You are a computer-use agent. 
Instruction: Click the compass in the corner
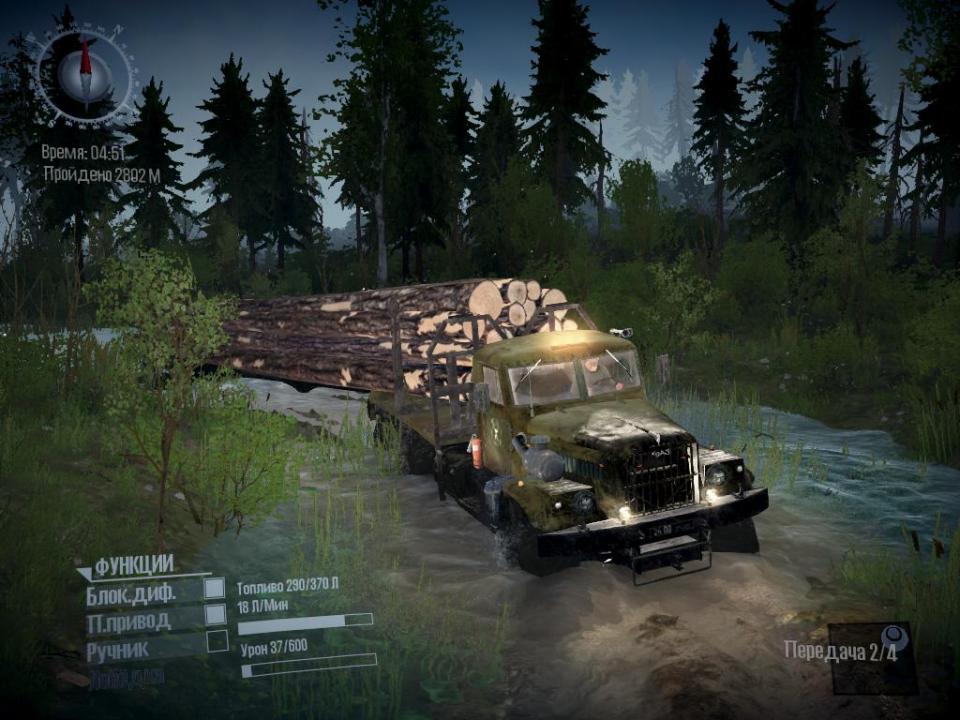point(84,73)
